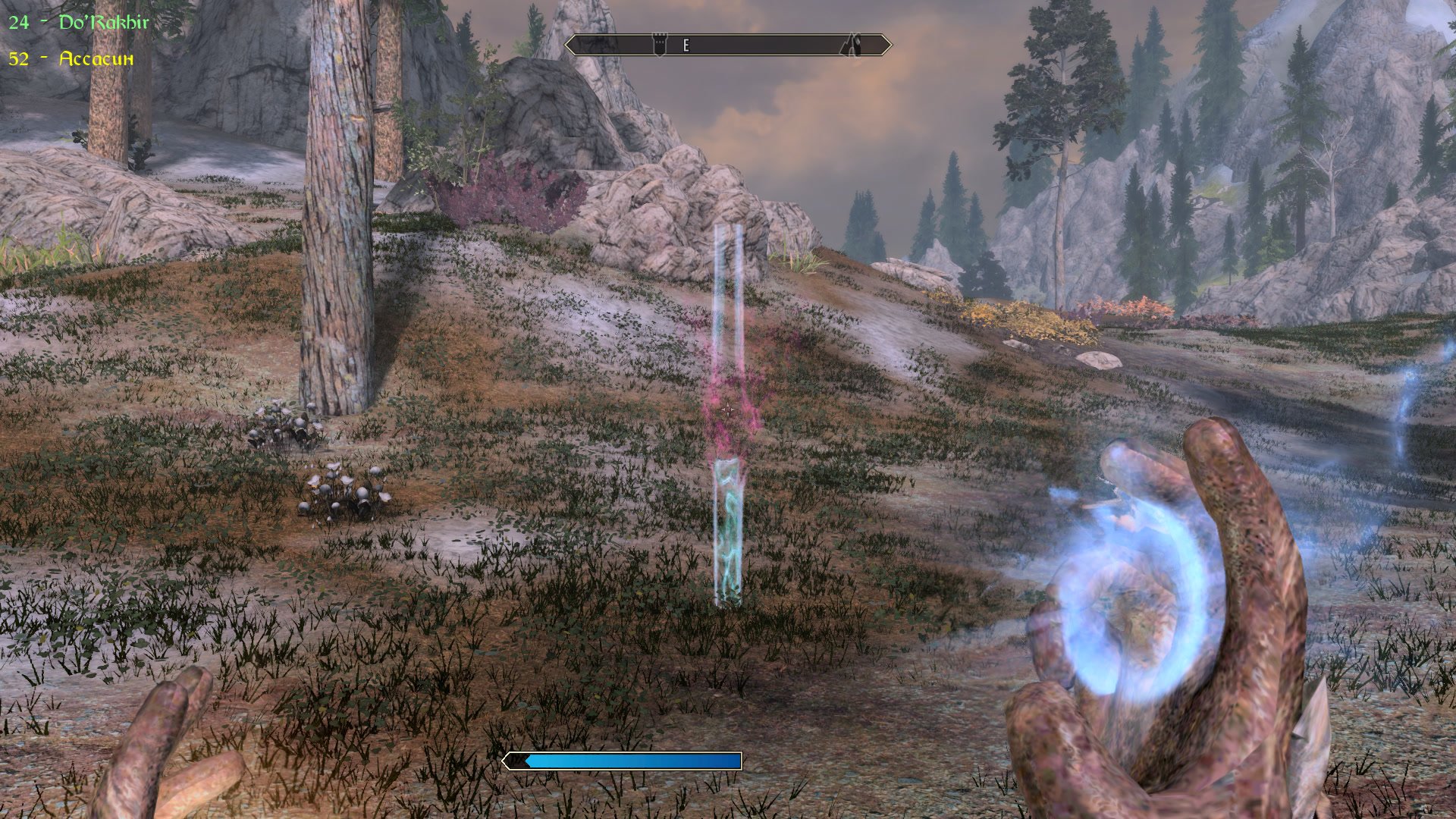Screen dimensions: 1456x819
Task: Click the E direction marker on the compass
Action: (x=686, y=46)
